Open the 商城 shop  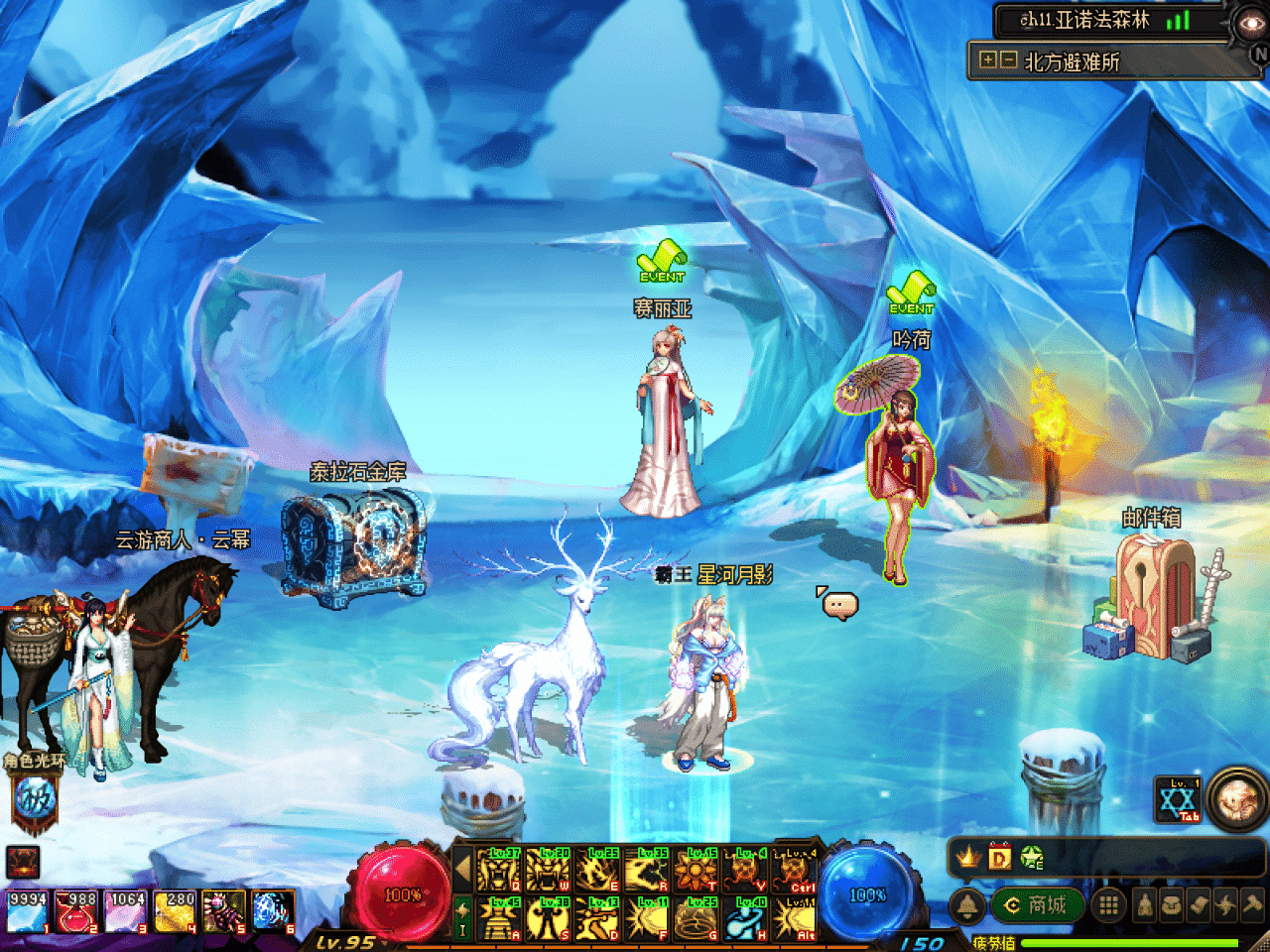click(x=1036, y=904)
